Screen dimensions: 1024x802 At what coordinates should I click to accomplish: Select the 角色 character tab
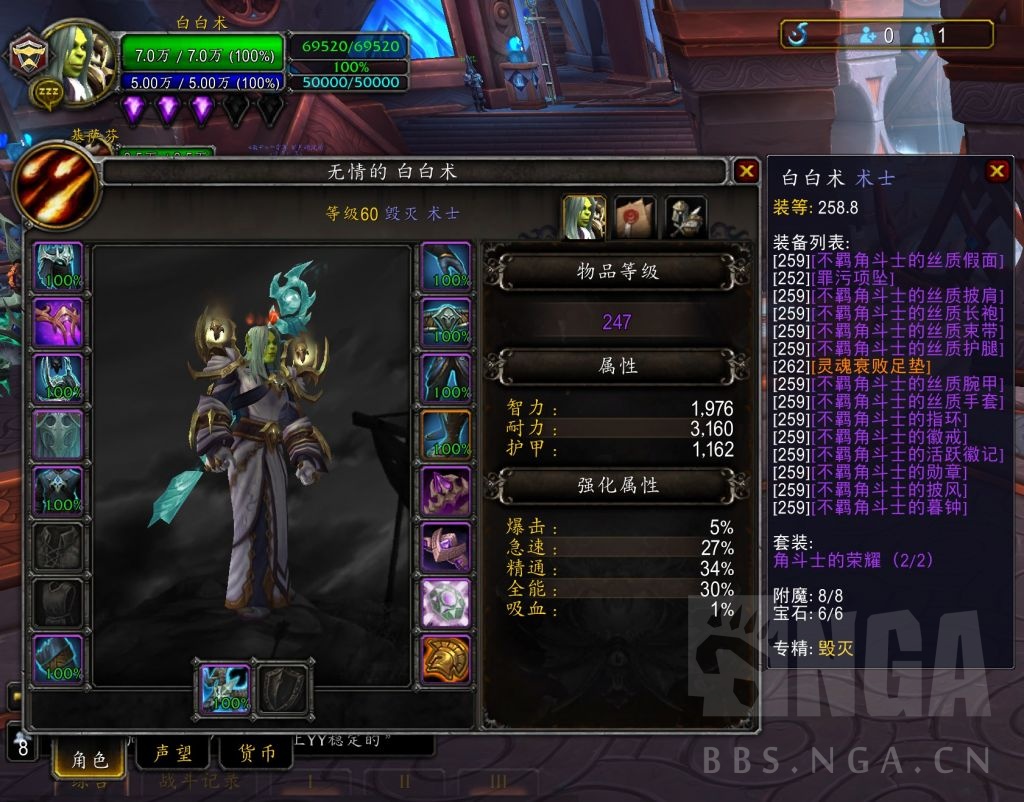click(90, 760)
